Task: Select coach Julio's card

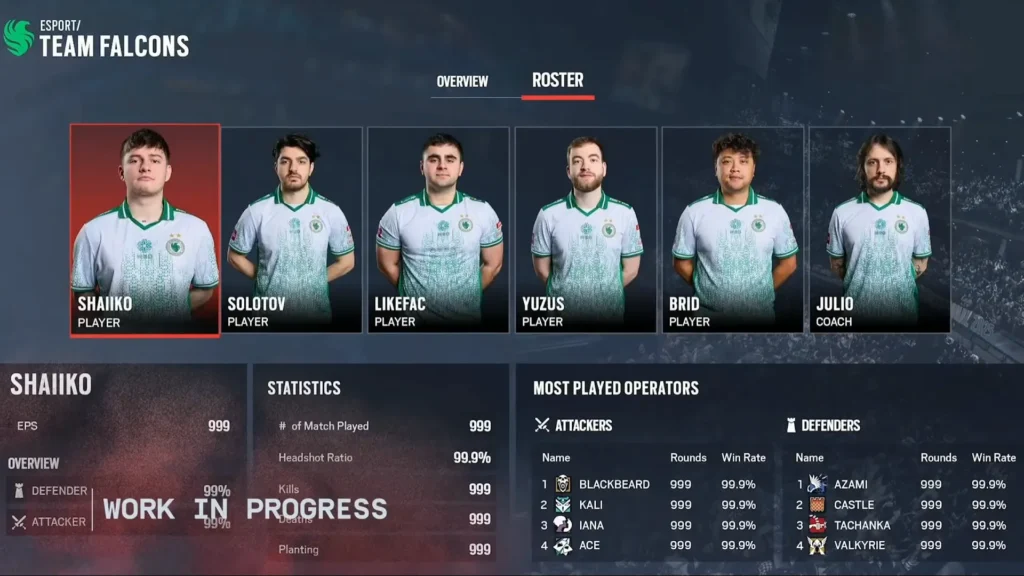Action: pyautogui.click(x=879, y=230)
